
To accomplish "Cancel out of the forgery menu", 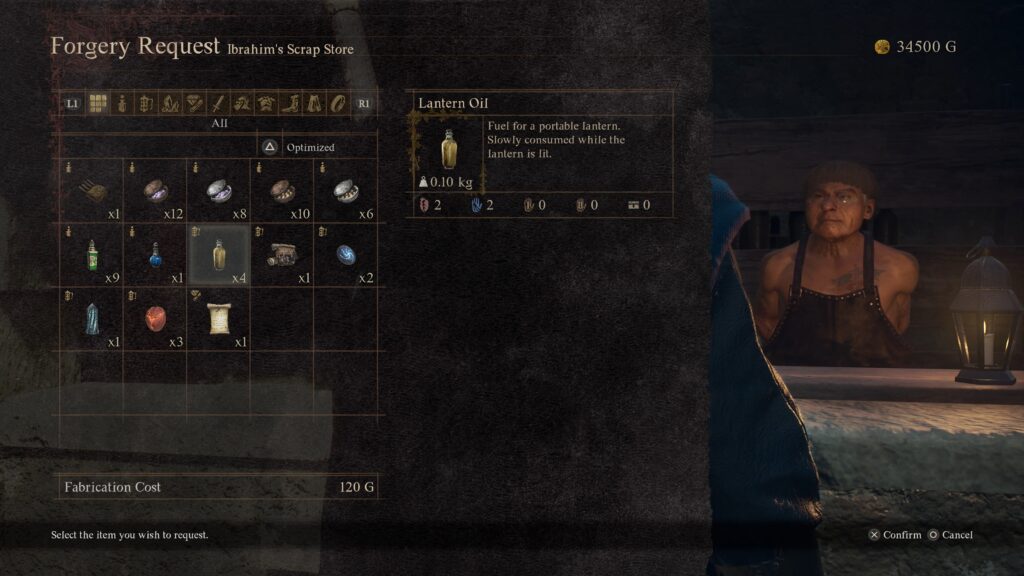I will [x=950, y=535].
